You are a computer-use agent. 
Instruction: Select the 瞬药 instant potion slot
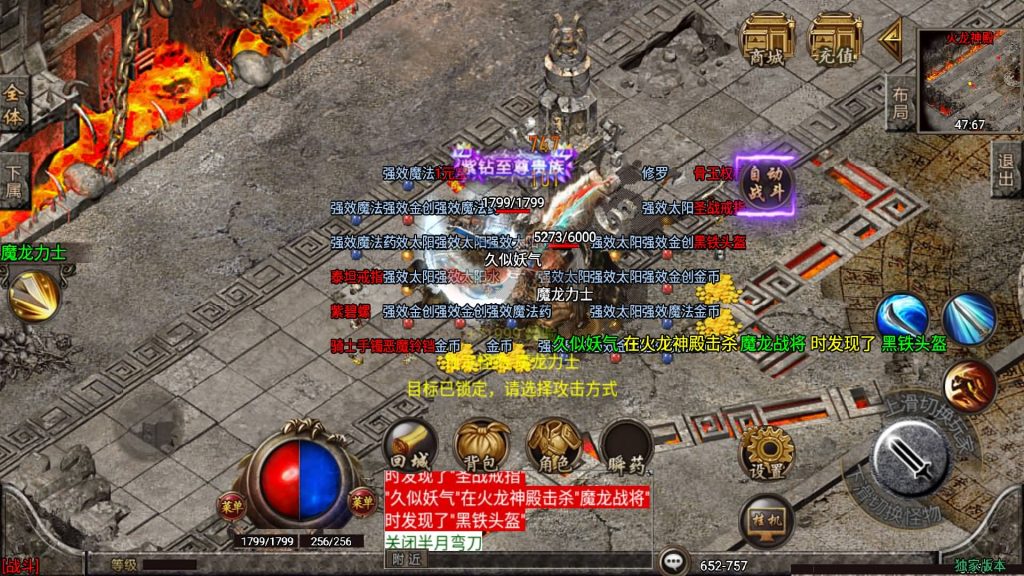tap(627, 446)
